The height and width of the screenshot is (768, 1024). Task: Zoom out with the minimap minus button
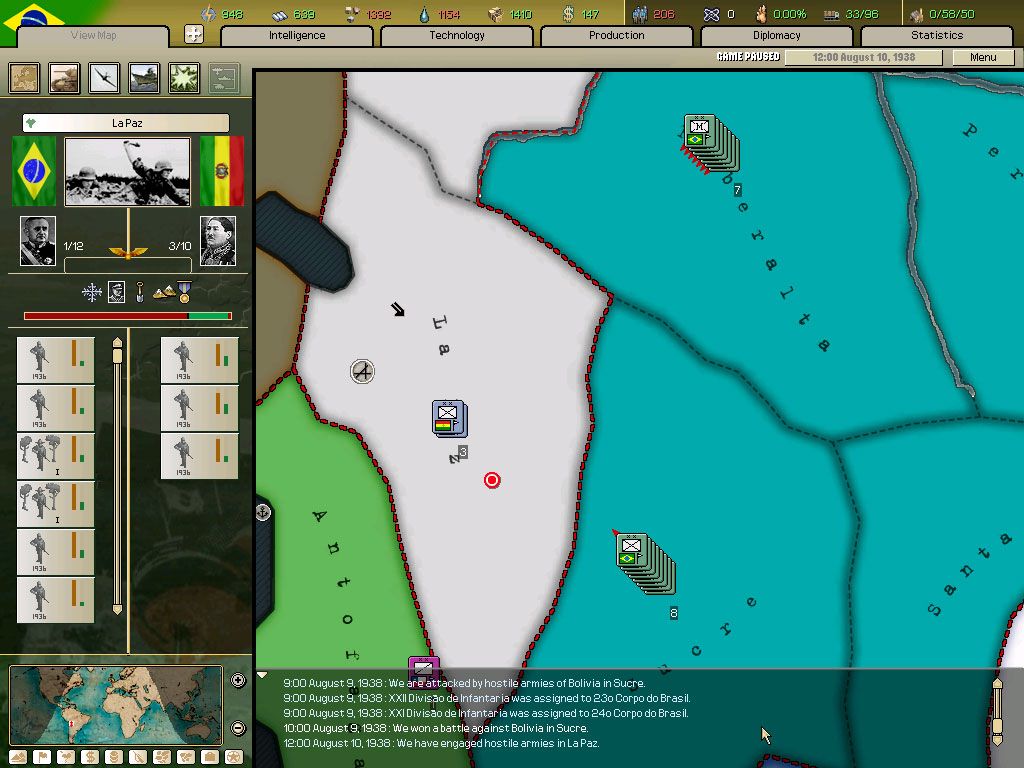point(238,728)
